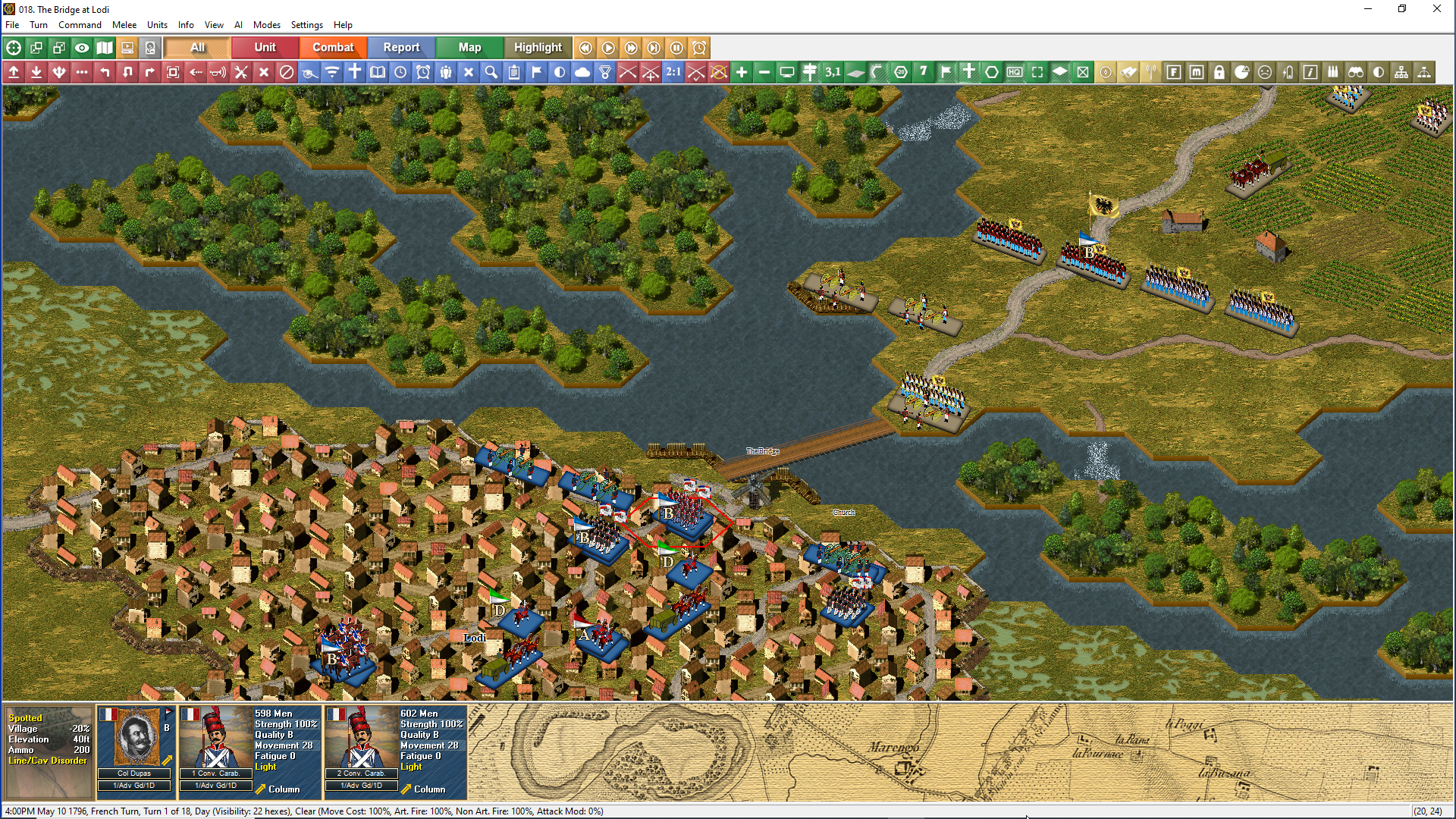1456x819 pixels.
Task: Choose the Map toolbar tab
Action: coord(469,47)
